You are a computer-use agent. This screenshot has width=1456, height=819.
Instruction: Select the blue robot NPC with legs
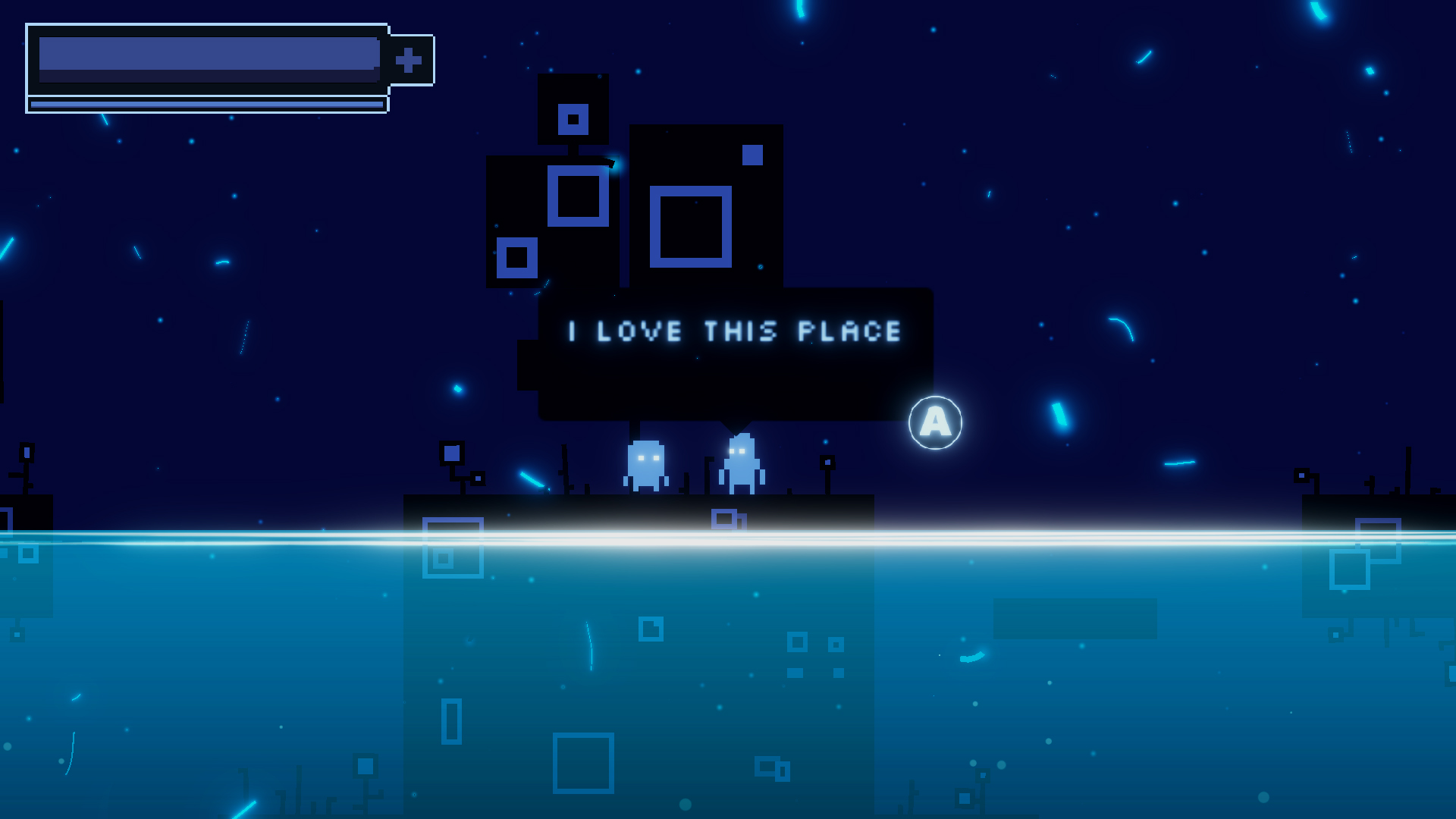pos(739,464)
